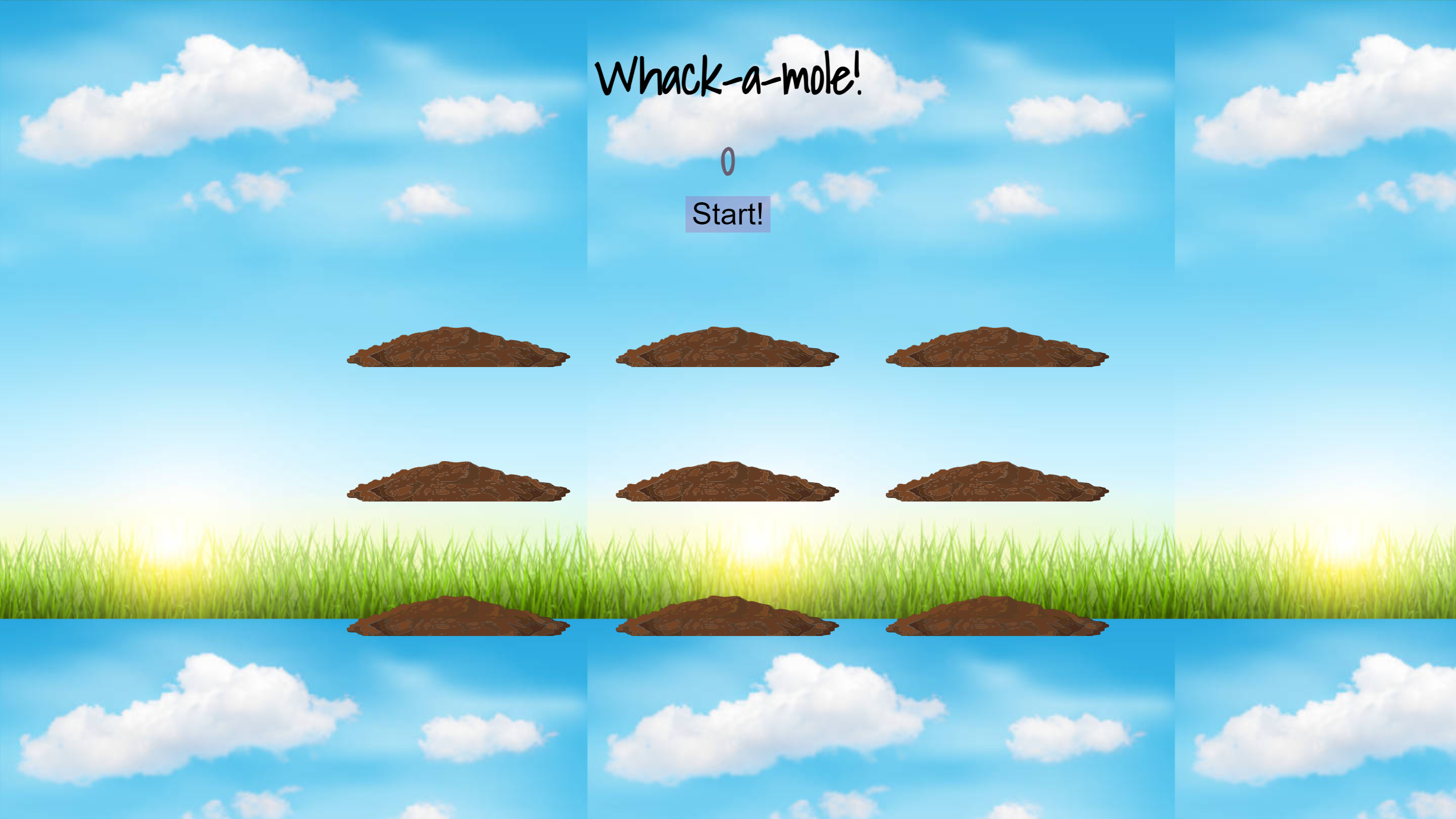Click the Whack-a-mole! title
Image resolution: width=1456 pixels, height=819 pixels.
pos(730,76)
